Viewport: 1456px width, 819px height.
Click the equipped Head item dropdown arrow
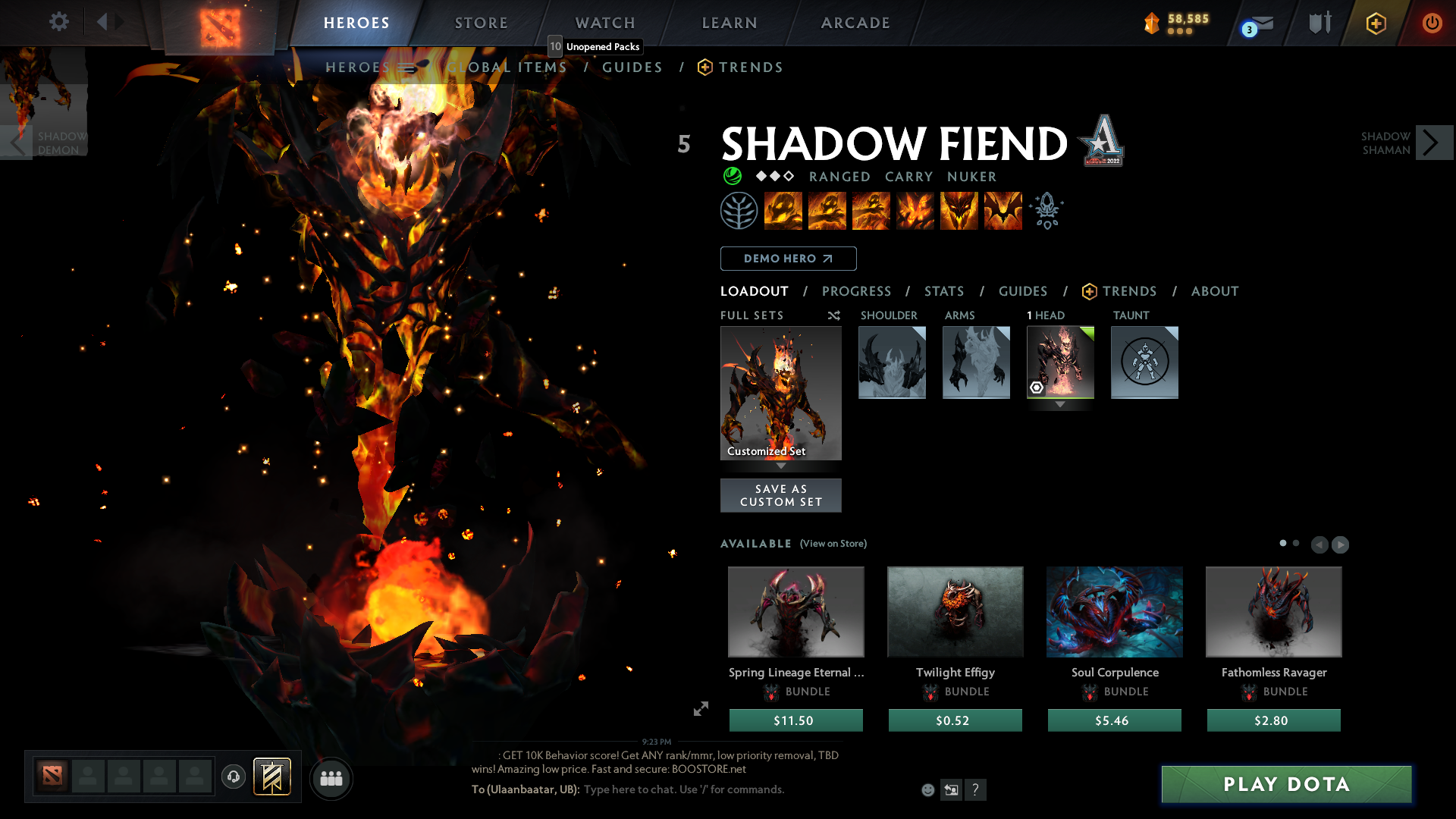point(1060,404)
